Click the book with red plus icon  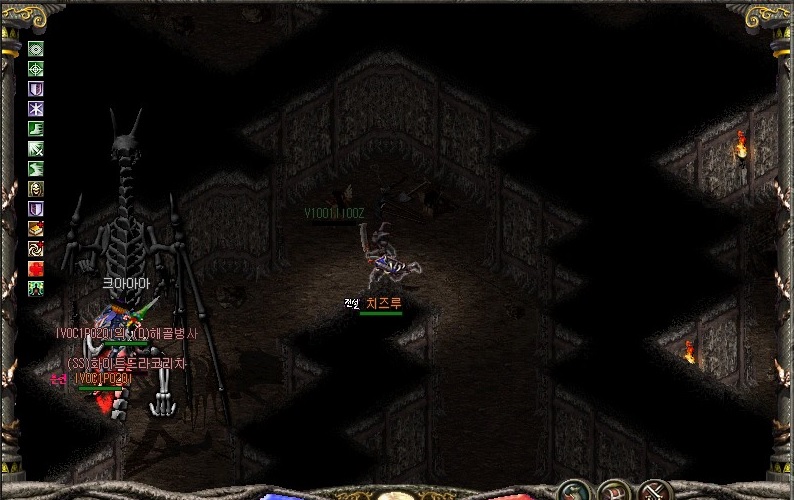point(36,229)
